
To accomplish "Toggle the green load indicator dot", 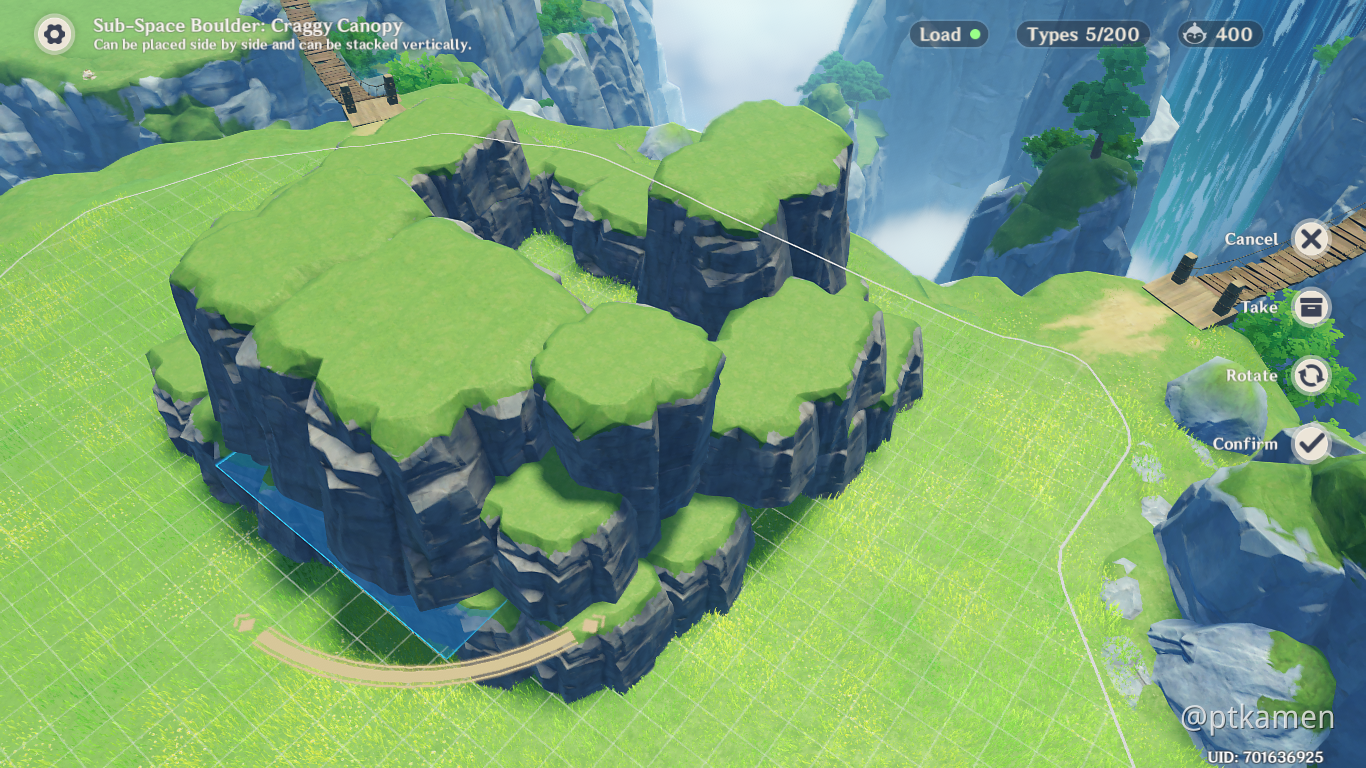I will pos(975,34).
